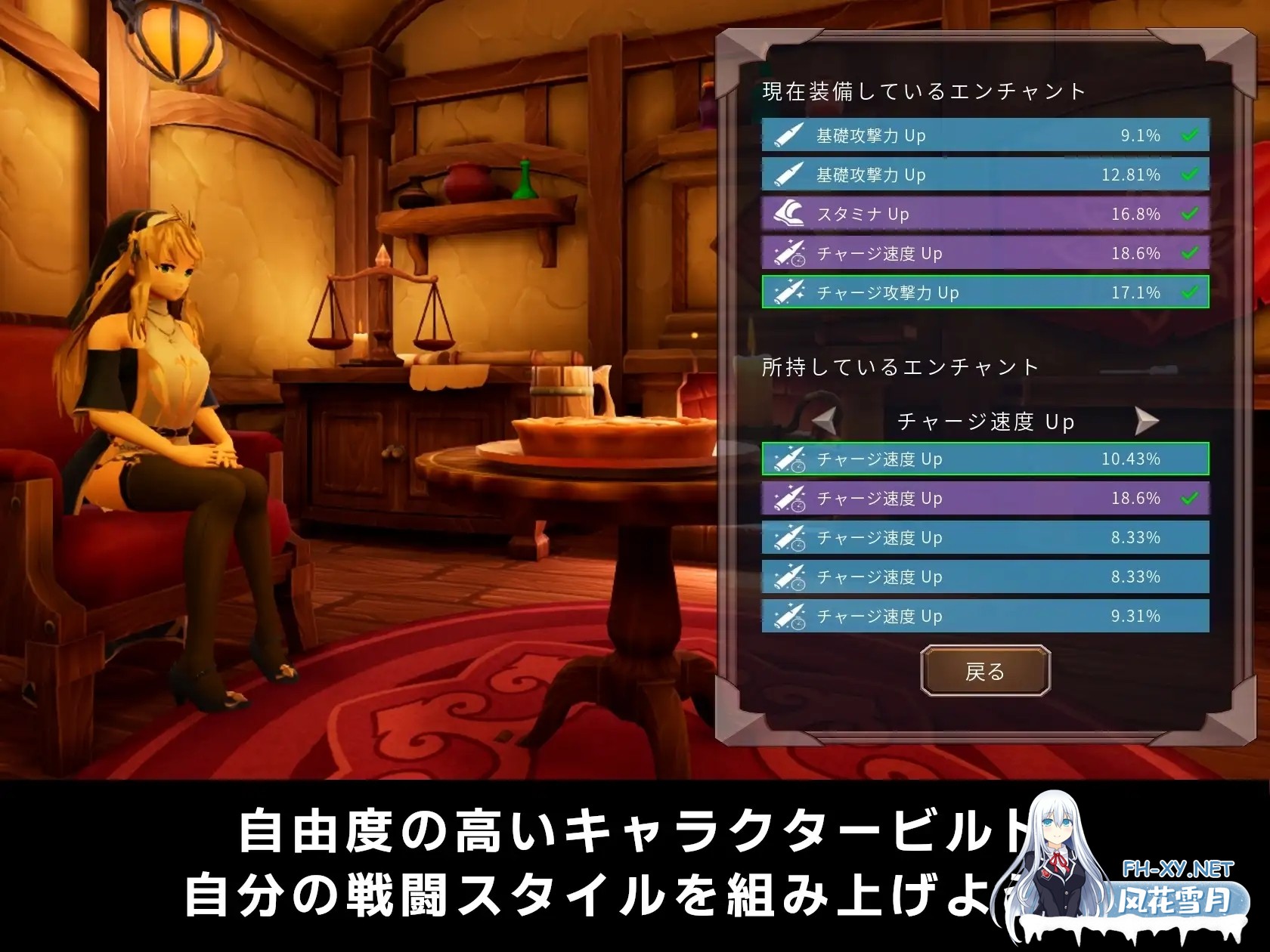This screenshot has width=1270, height=952.
Task: Click the チャージ攻撃力 Up enchant icon
Action: click(x=790, y=292)
